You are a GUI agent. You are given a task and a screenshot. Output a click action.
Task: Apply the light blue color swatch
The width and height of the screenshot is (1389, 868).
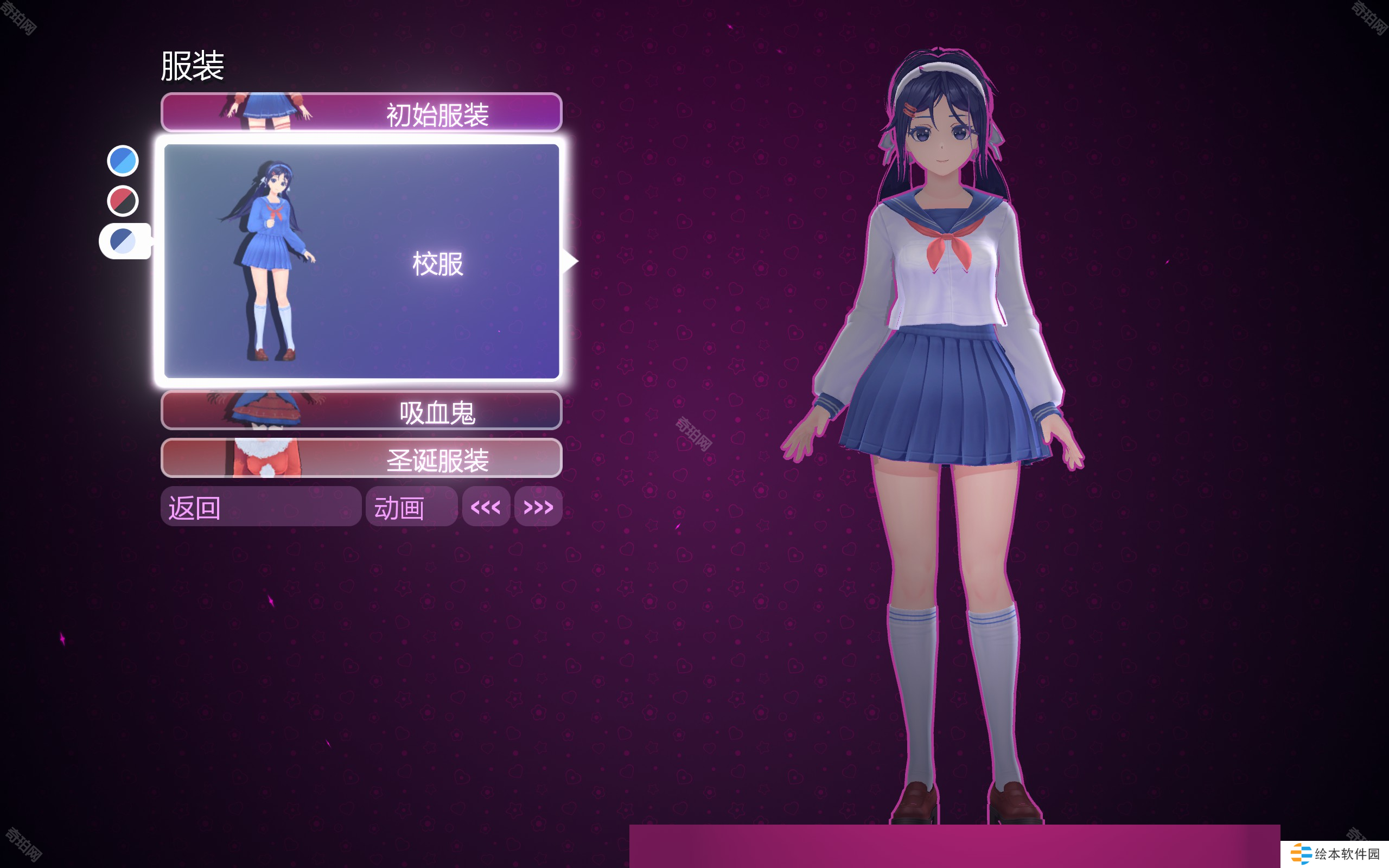[123, 161]
